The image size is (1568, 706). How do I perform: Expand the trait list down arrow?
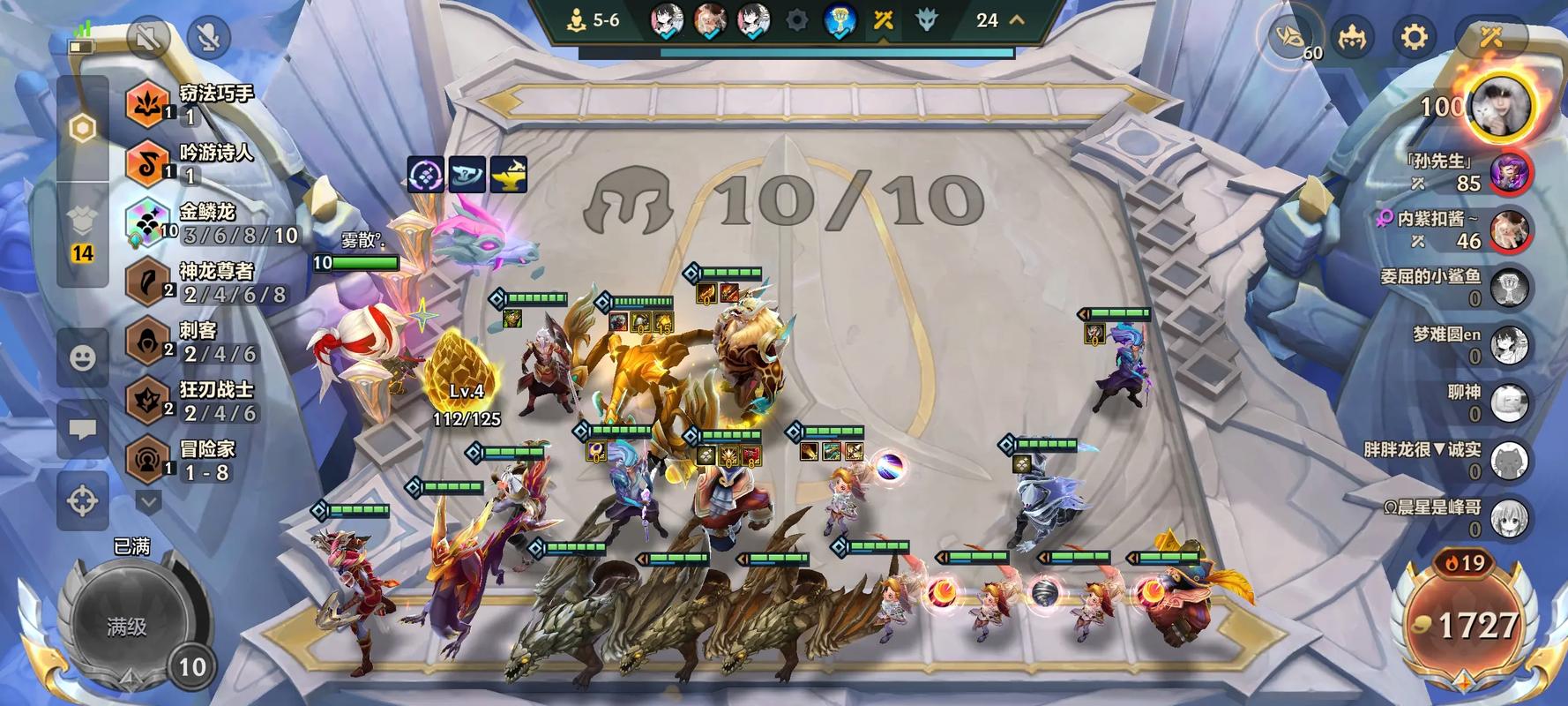point(148,502)
